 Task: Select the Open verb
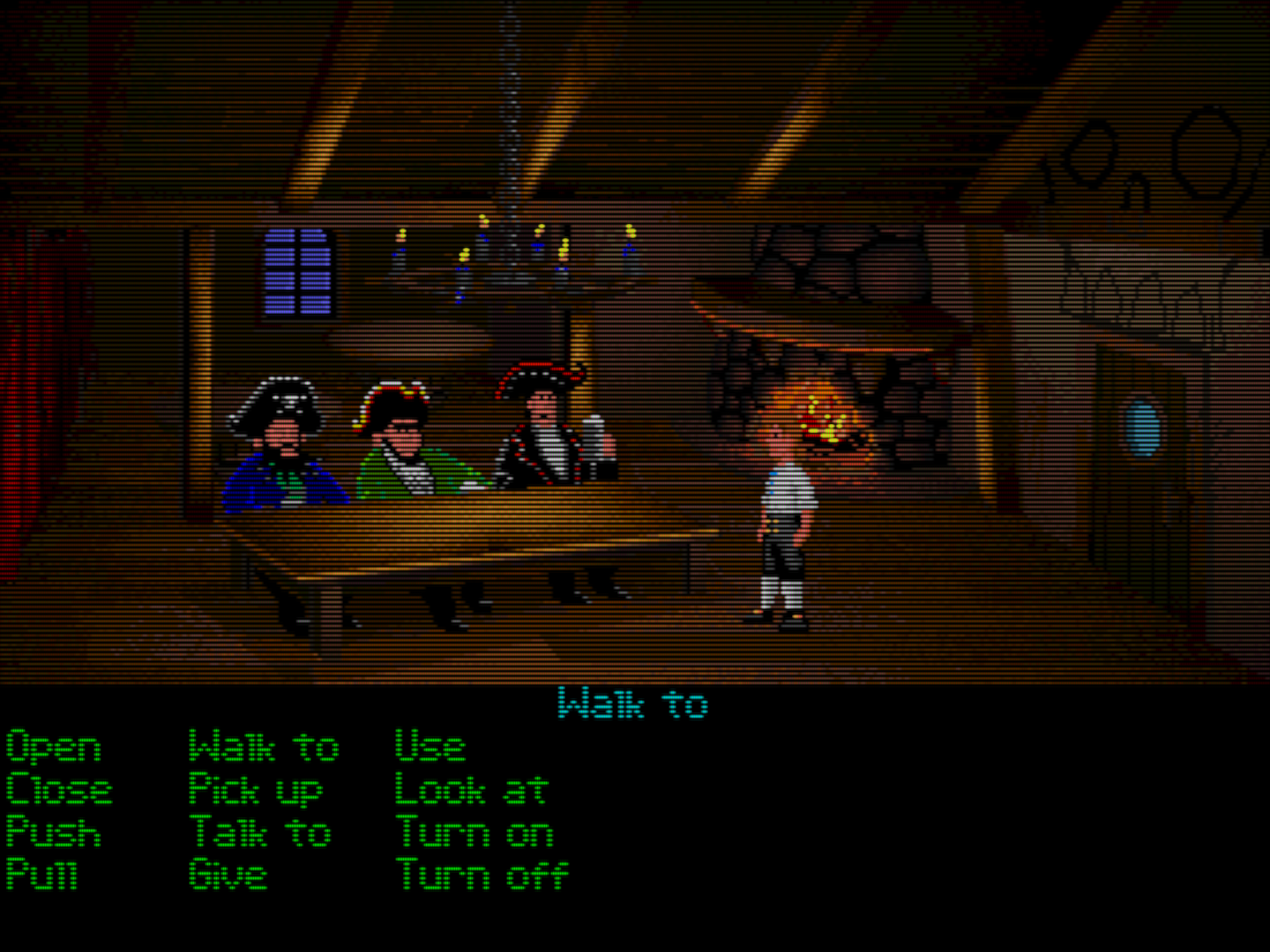coord(53,747)
